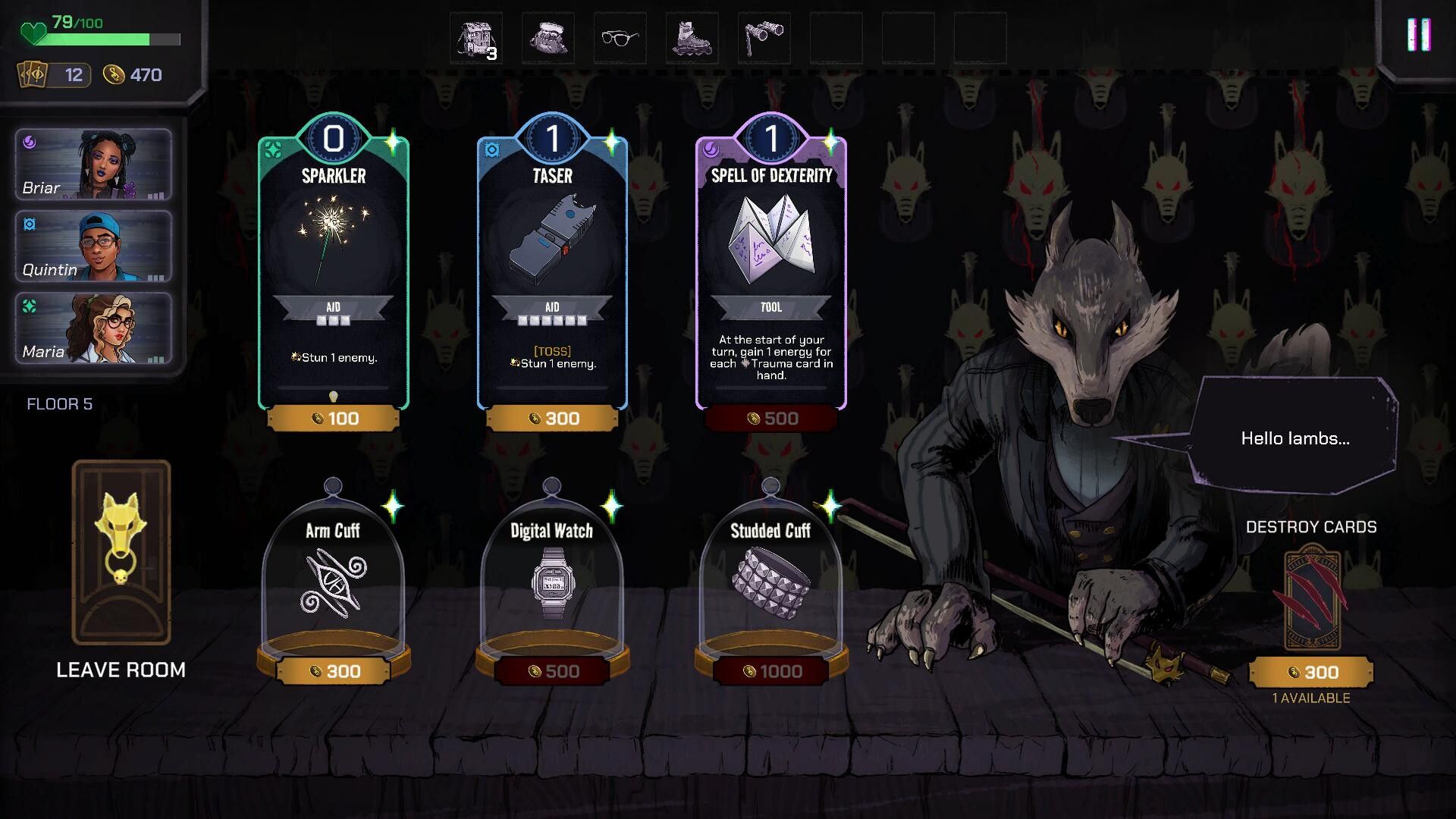Pause the game

point(1418,35)
